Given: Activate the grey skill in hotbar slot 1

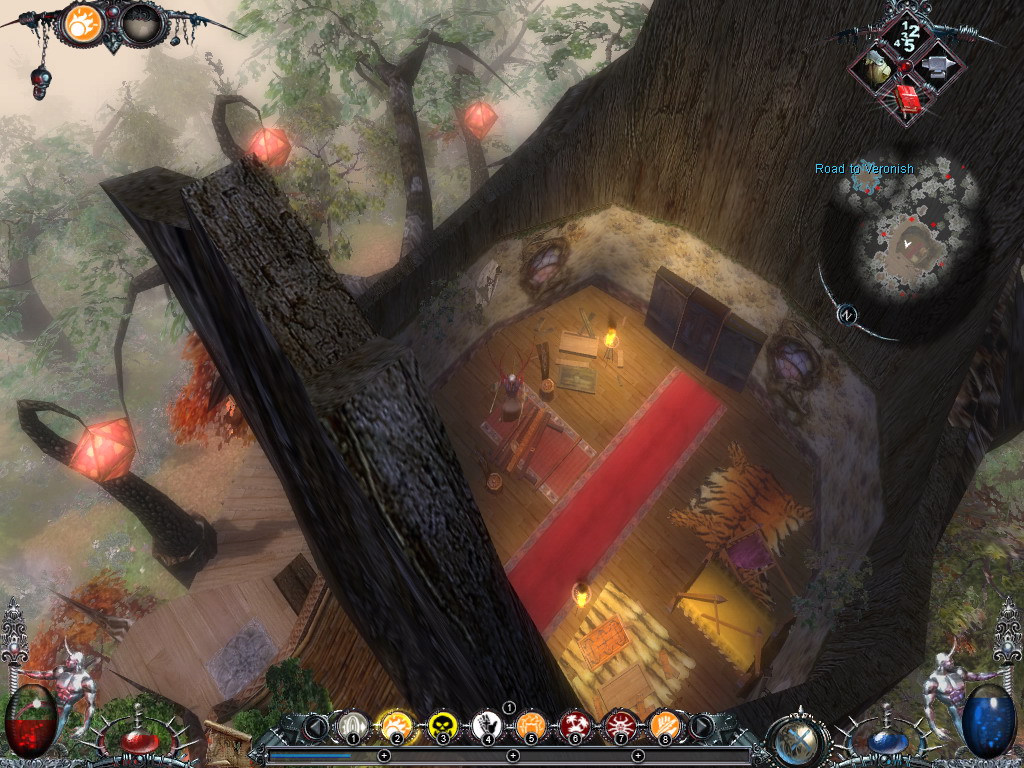Looking at the screenshot, I should click(351, 725).
